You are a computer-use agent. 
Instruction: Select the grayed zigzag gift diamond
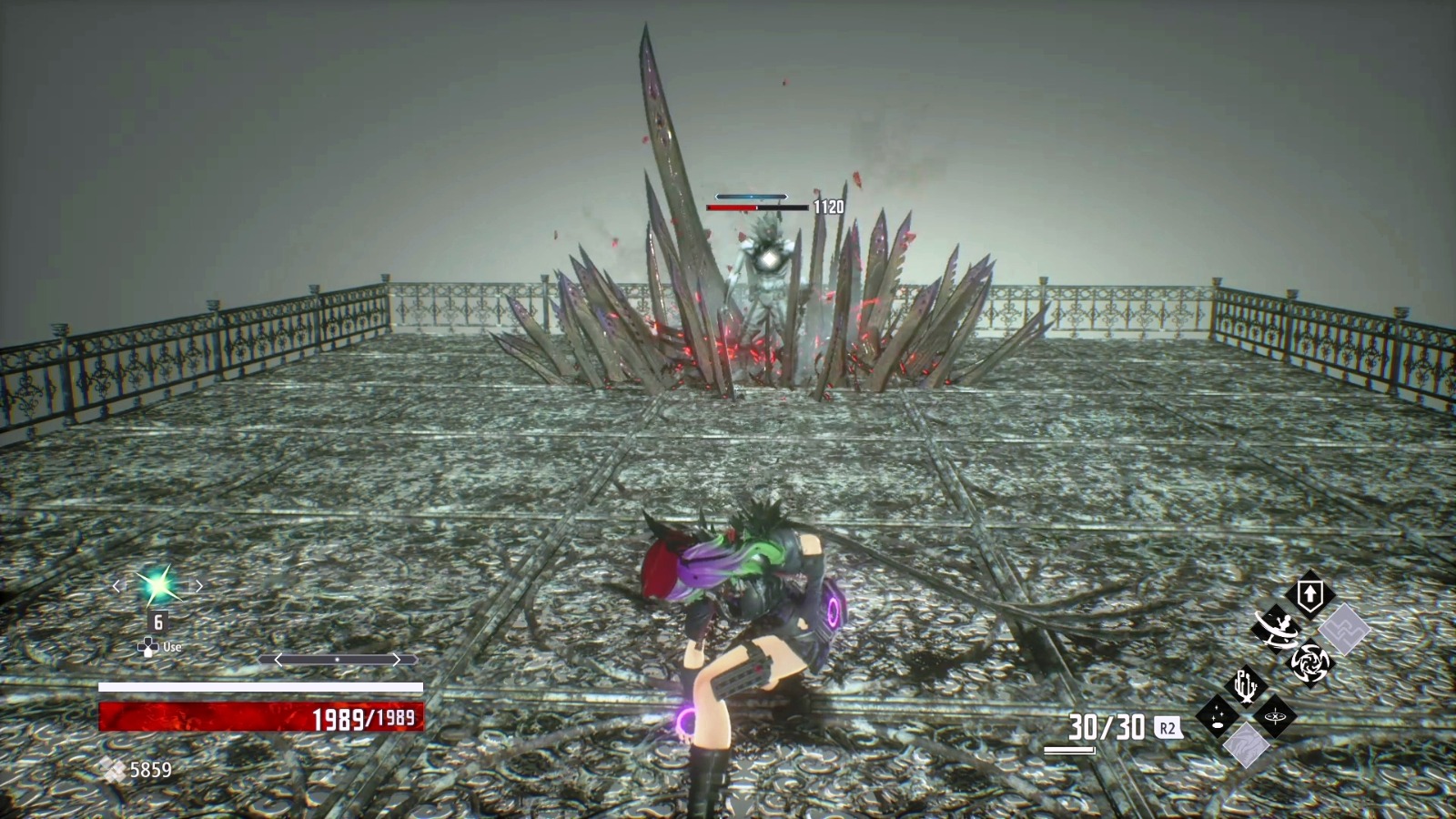(1344, 629)
